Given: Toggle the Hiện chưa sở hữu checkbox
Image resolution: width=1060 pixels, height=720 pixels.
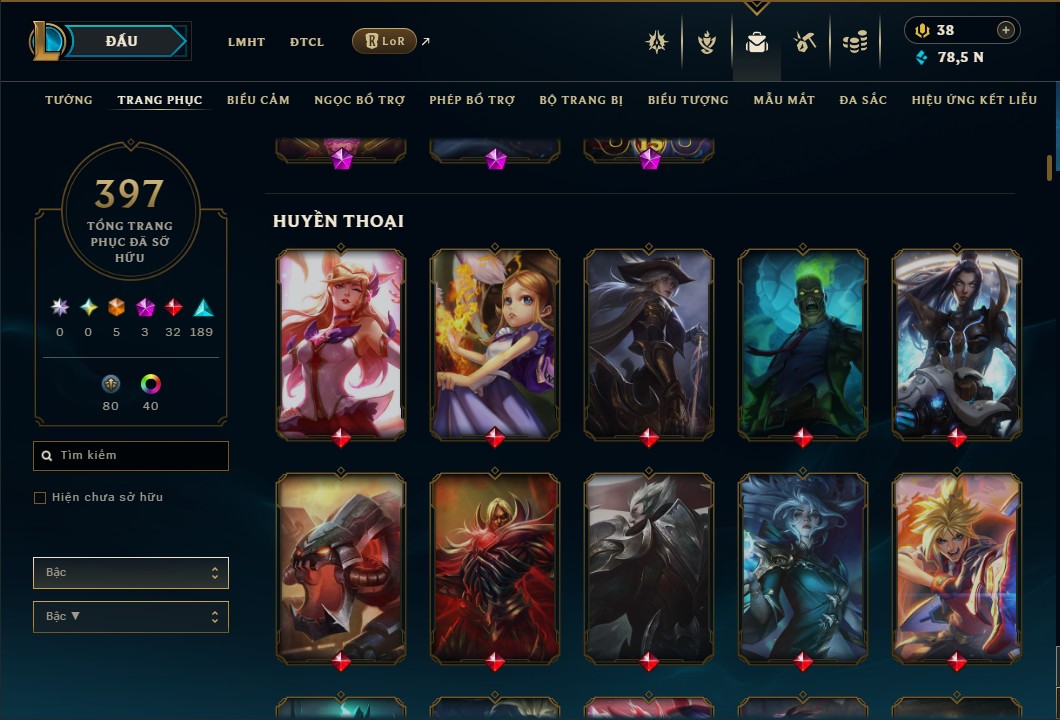Looking at the screenshot, I should (x=40, y=498).
